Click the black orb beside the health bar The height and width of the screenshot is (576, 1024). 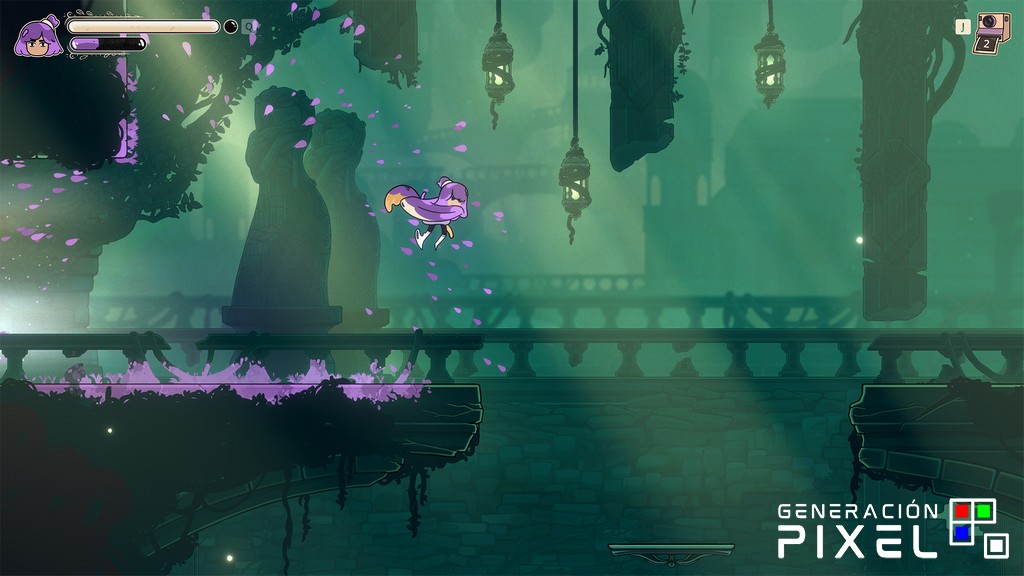click(231, 27)
